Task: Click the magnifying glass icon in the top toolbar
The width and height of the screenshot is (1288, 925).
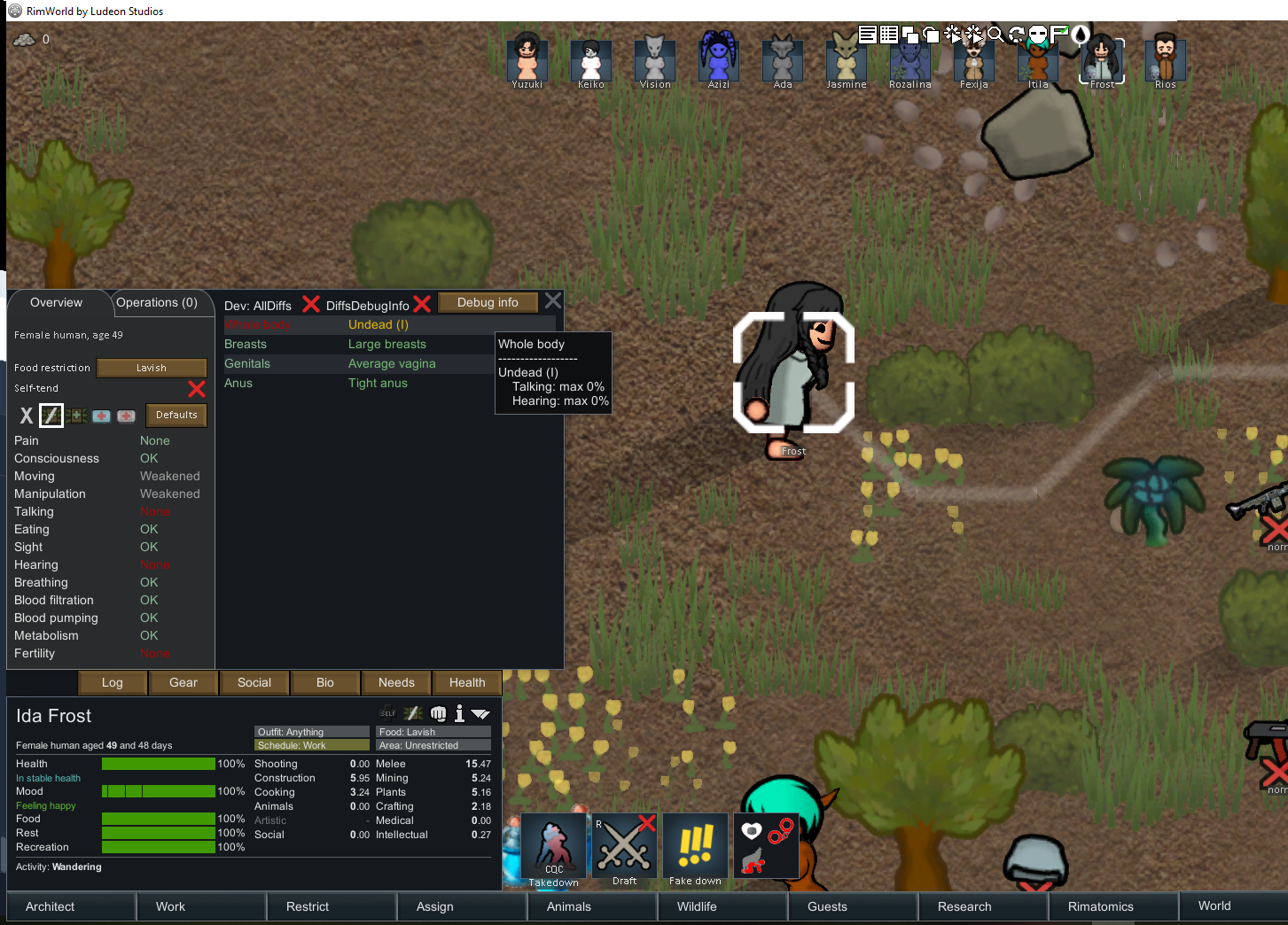Action: [996, 35]
